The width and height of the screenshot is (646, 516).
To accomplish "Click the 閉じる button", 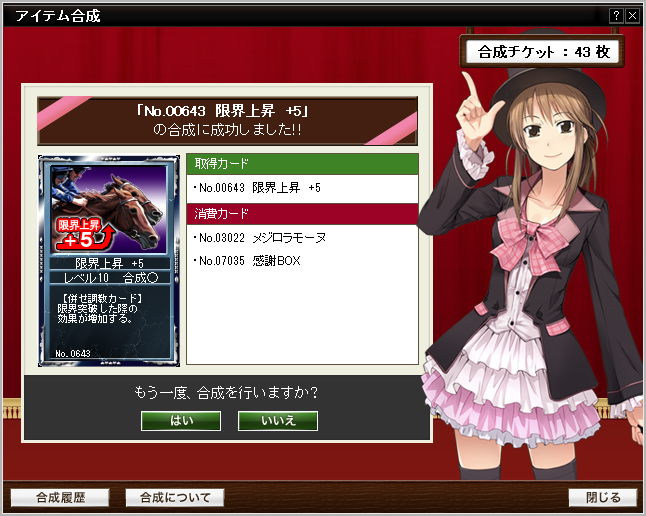I will coord(602,497).
